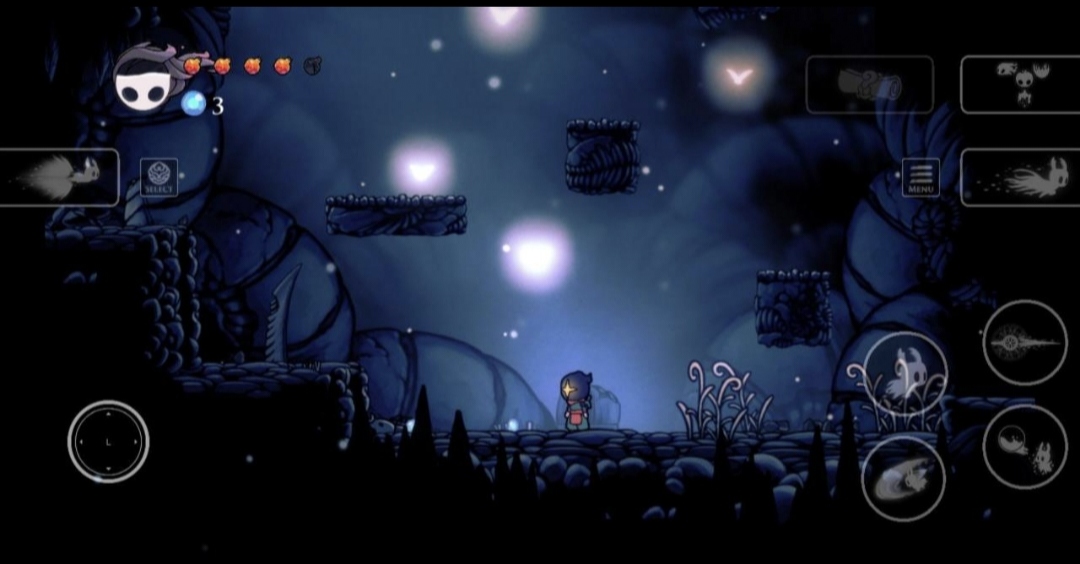Viewport: 1080px width, 564px height.
Task: Tap the Select button
Action: (x=159, y=177)
